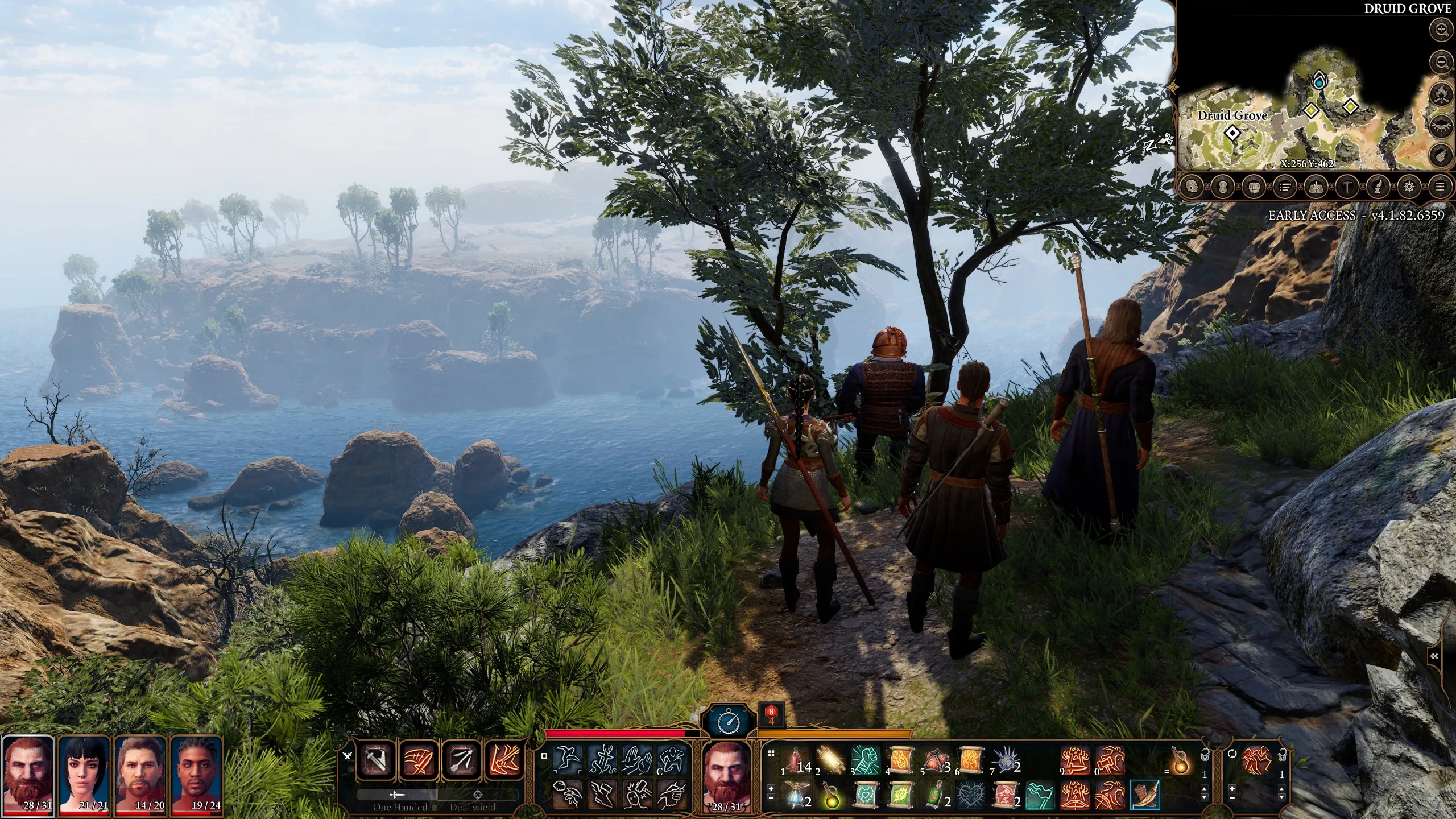The height and width of the screenshot is (819, 1456).
Task: Select the dark-skinned man's party portrait
Action: 196,774
